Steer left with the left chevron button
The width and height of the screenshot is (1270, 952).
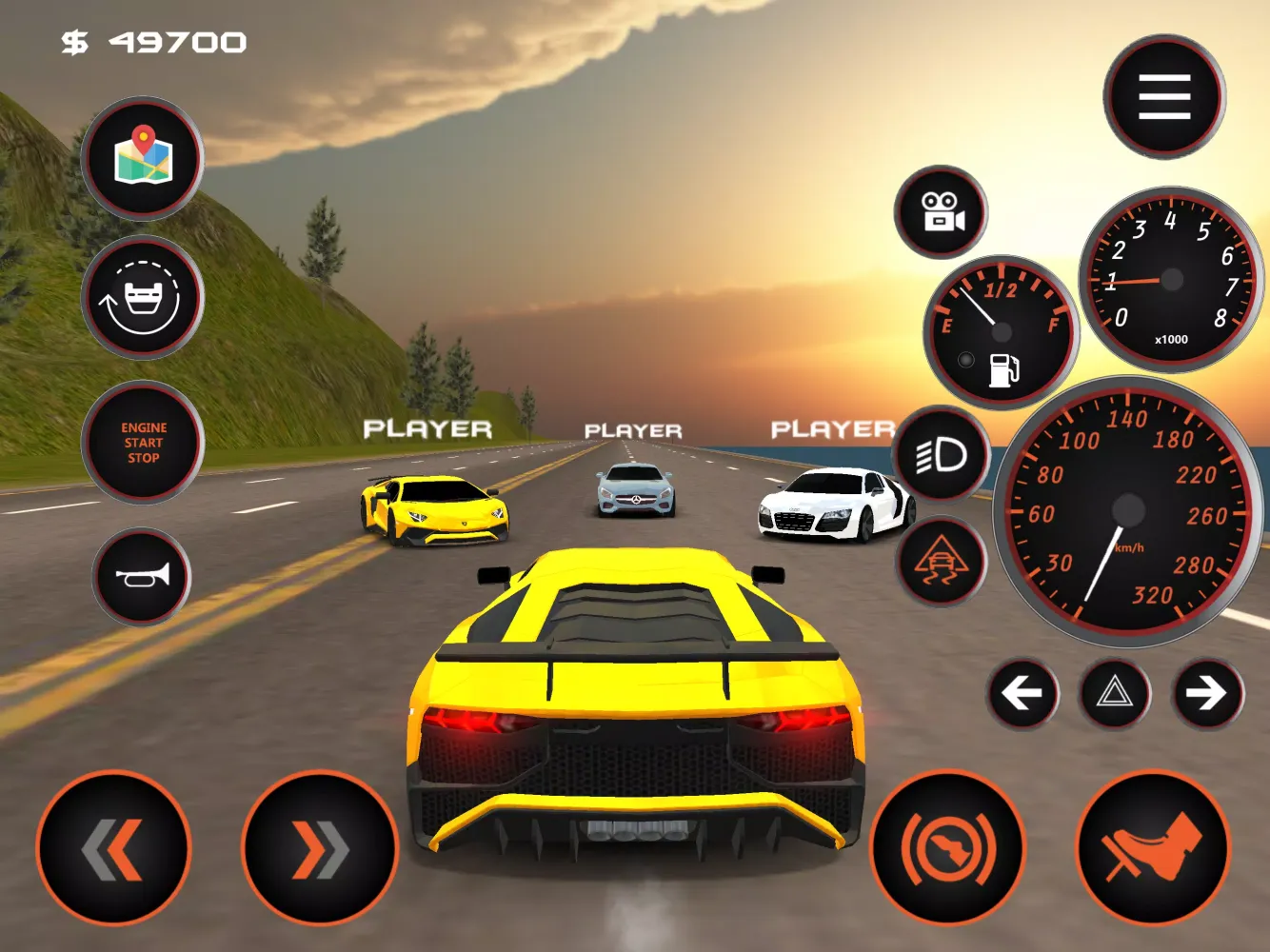[114, 847]
